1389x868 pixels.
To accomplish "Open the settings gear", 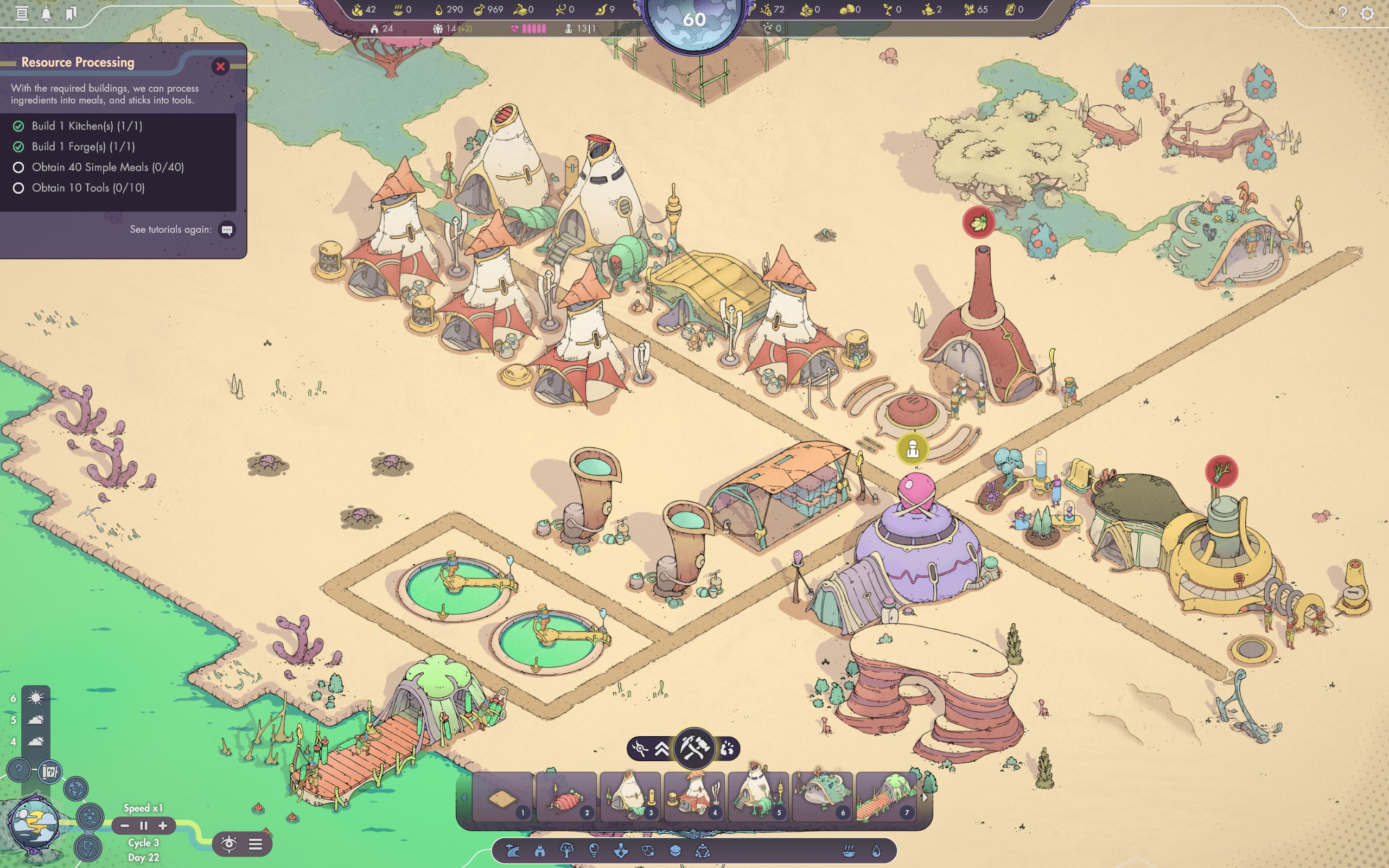I will (x=1367, y=13).
